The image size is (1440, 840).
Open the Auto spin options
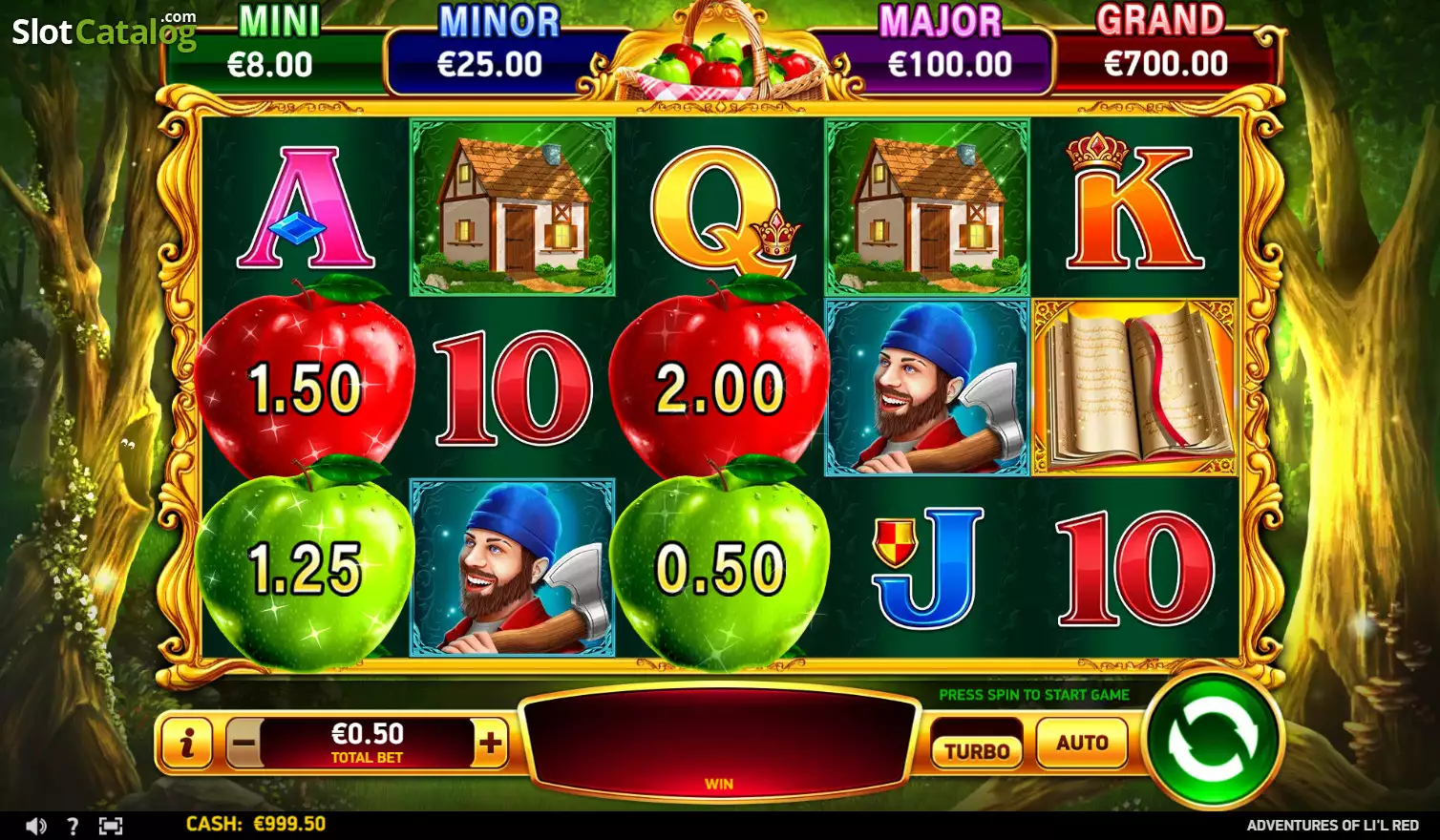pyautogui.click(x=1081, y=743)
